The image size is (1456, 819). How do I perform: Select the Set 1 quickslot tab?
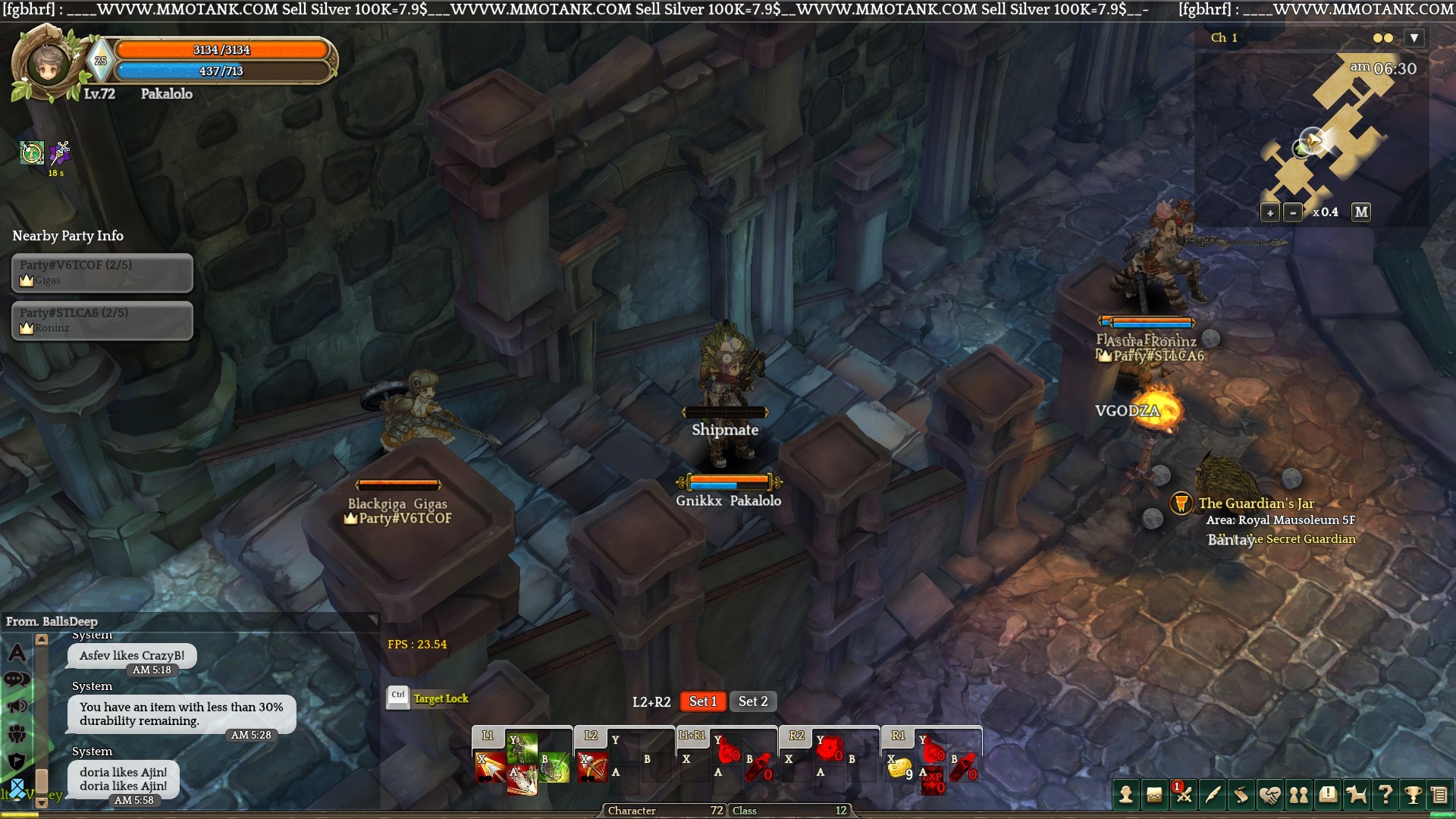pyautogui.click(x=702, y=701)
